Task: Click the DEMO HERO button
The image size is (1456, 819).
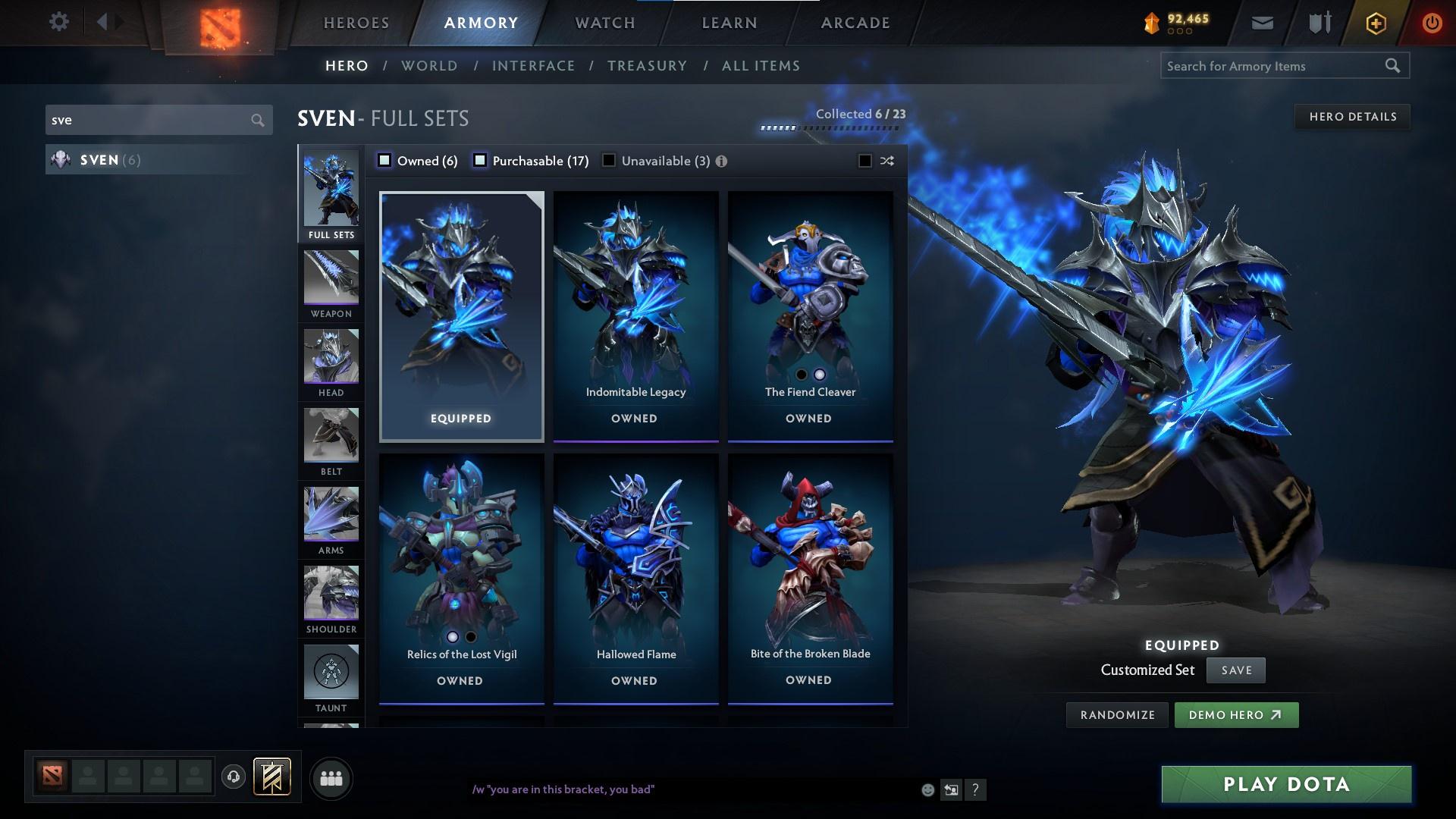Action: 1236,714
